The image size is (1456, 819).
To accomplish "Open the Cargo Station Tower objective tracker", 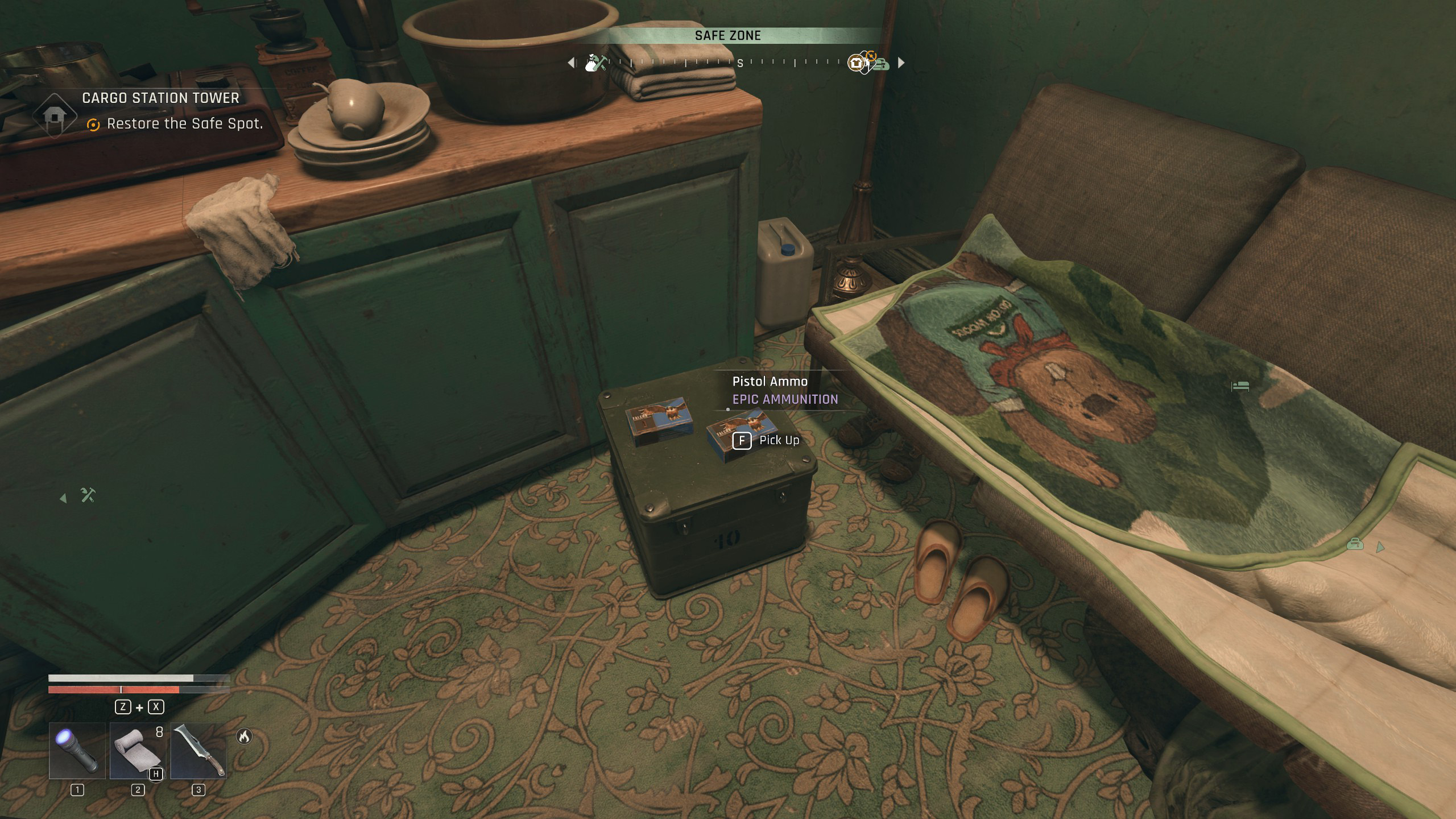I will click(x=160, y=98).
